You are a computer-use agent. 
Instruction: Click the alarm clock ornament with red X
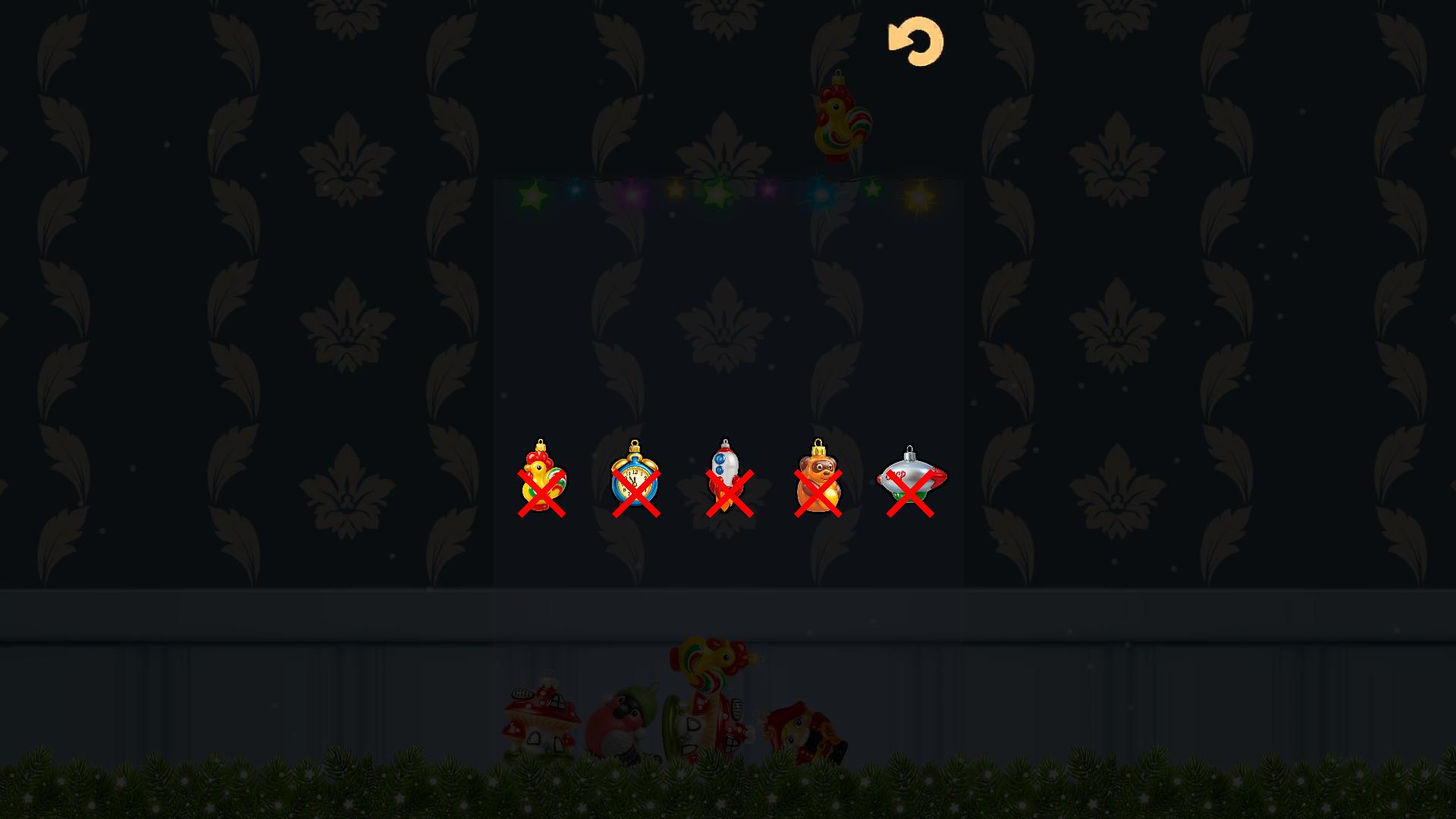point(635,482)
